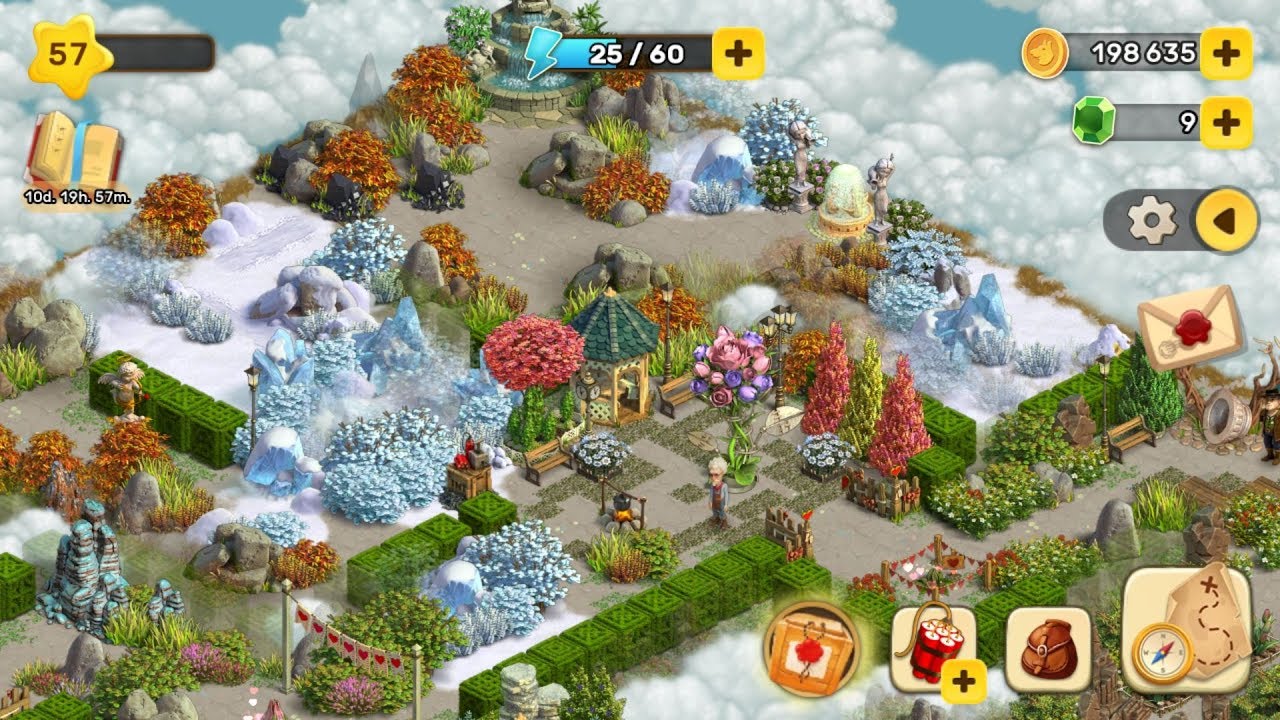Open the gear settings

coord(1151,220)
